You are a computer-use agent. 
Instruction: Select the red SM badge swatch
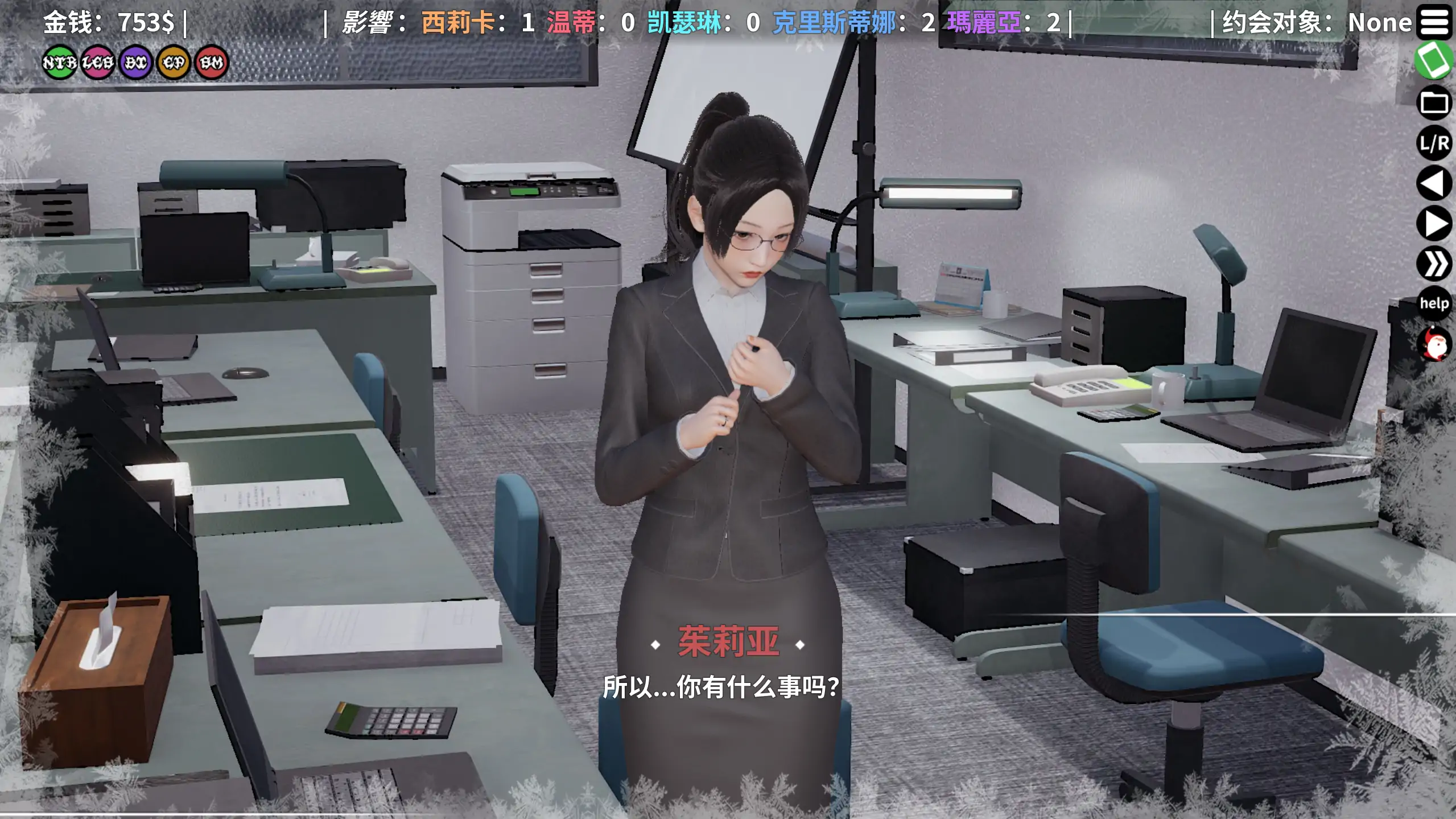coord(211,63)
